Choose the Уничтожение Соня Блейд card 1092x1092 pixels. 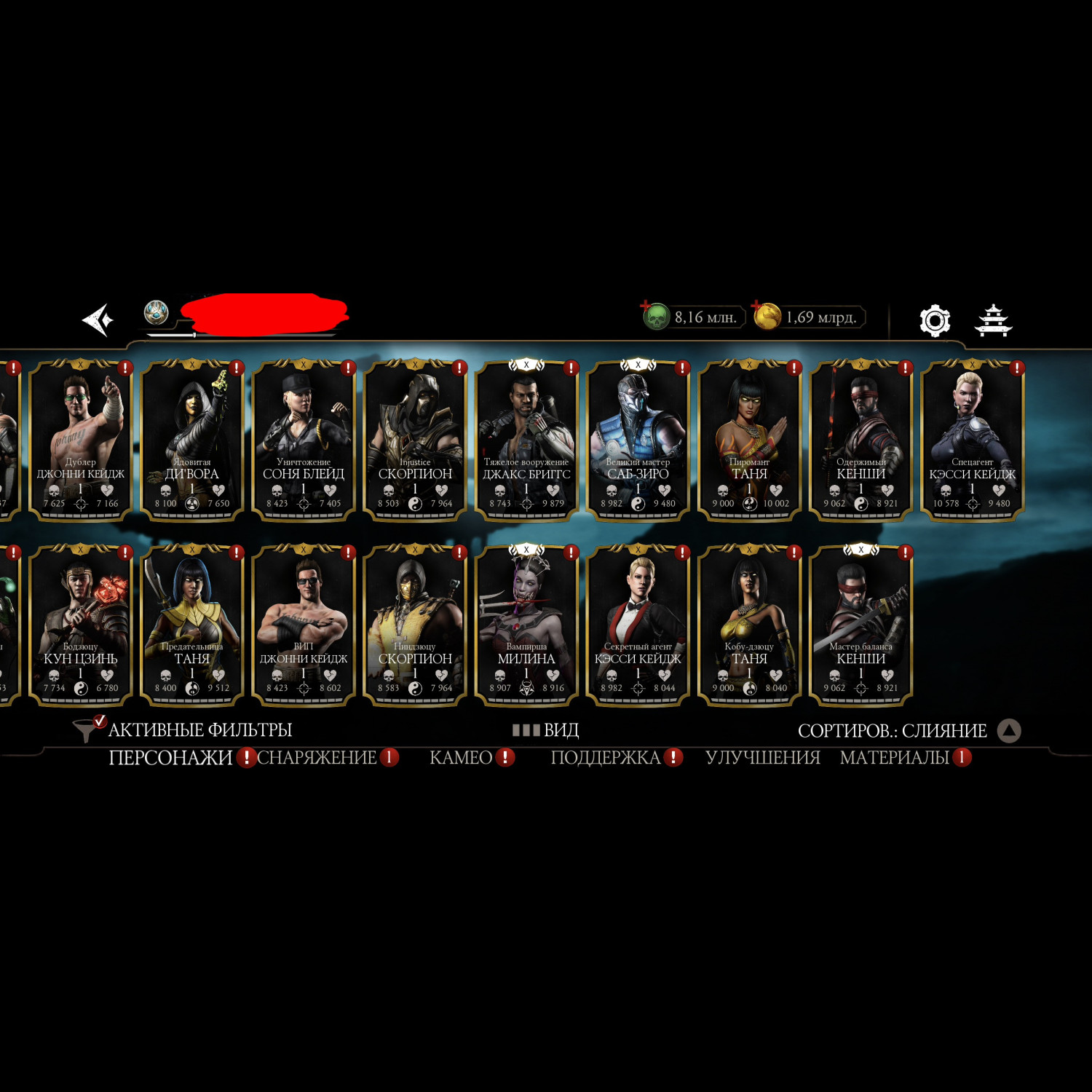[x=304, y=439]
